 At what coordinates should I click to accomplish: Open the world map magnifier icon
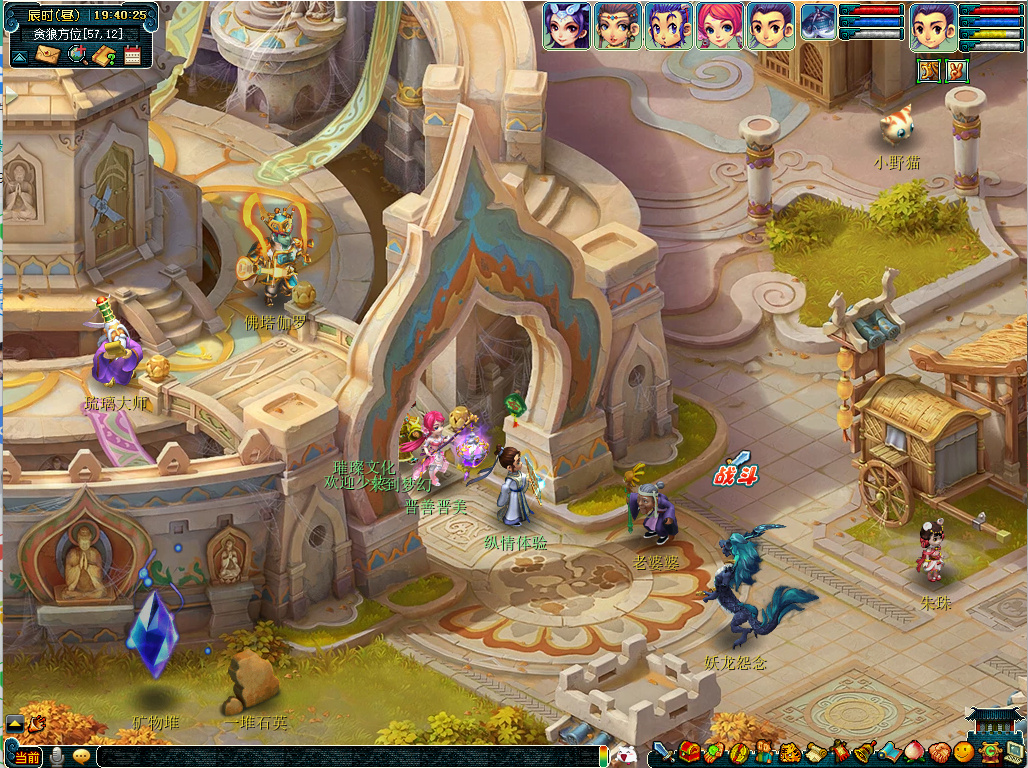(x=75, y=56)
